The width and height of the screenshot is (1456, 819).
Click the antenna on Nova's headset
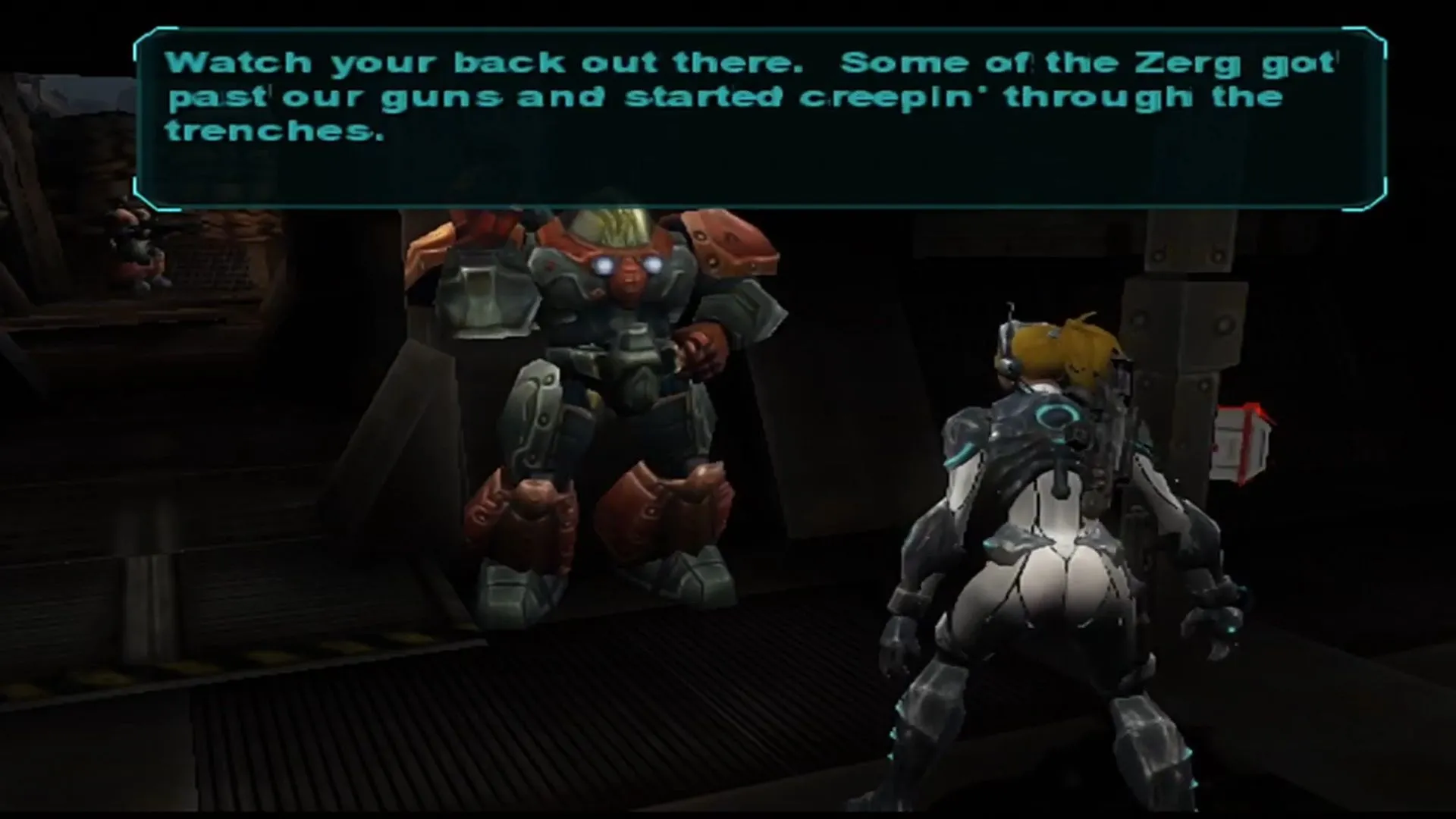click(1011, 311)
